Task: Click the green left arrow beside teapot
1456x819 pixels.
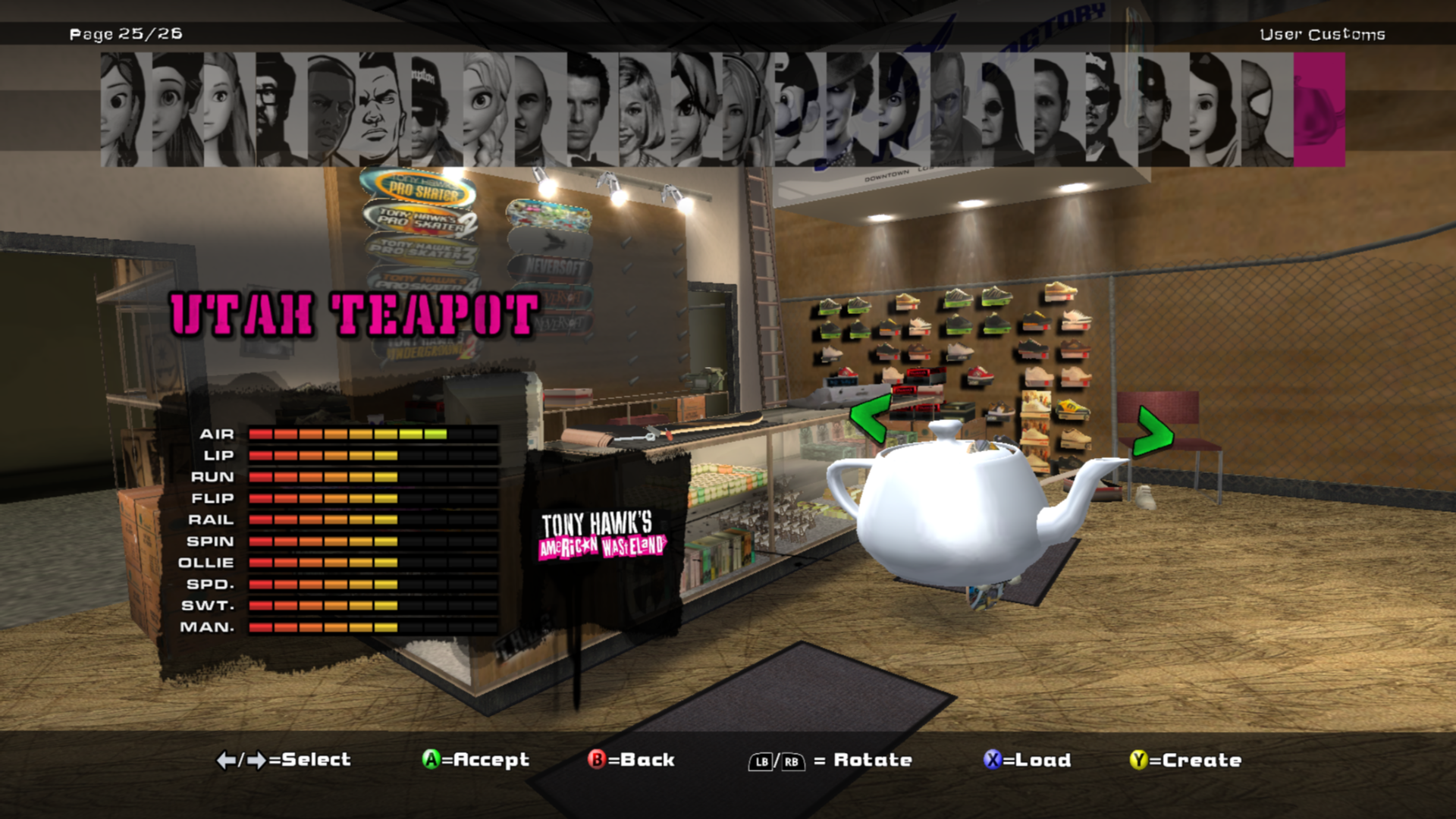Action: tap(869, 419)
